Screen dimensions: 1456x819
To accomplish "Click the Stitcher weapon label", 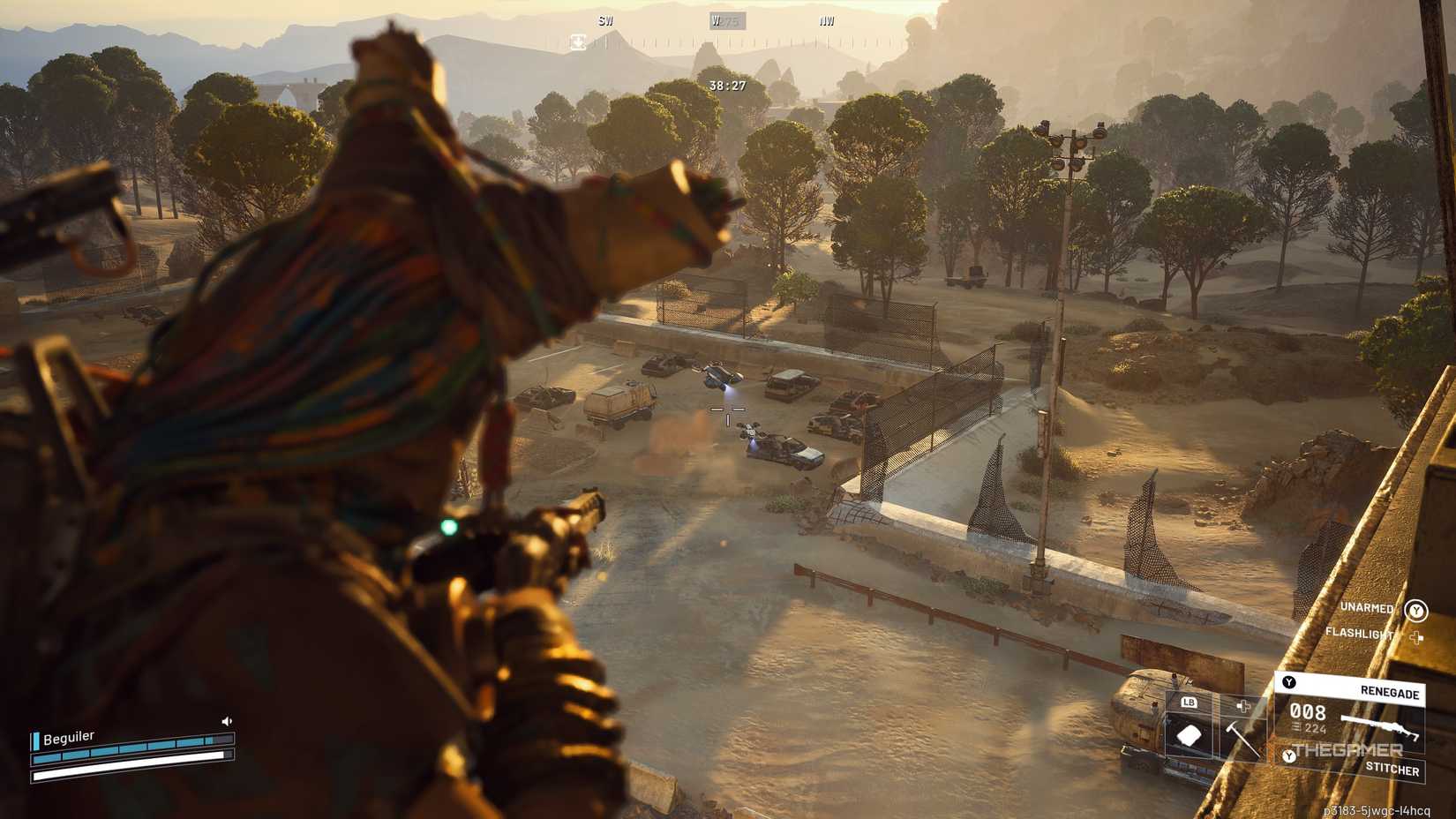I will coord(1392,768).
